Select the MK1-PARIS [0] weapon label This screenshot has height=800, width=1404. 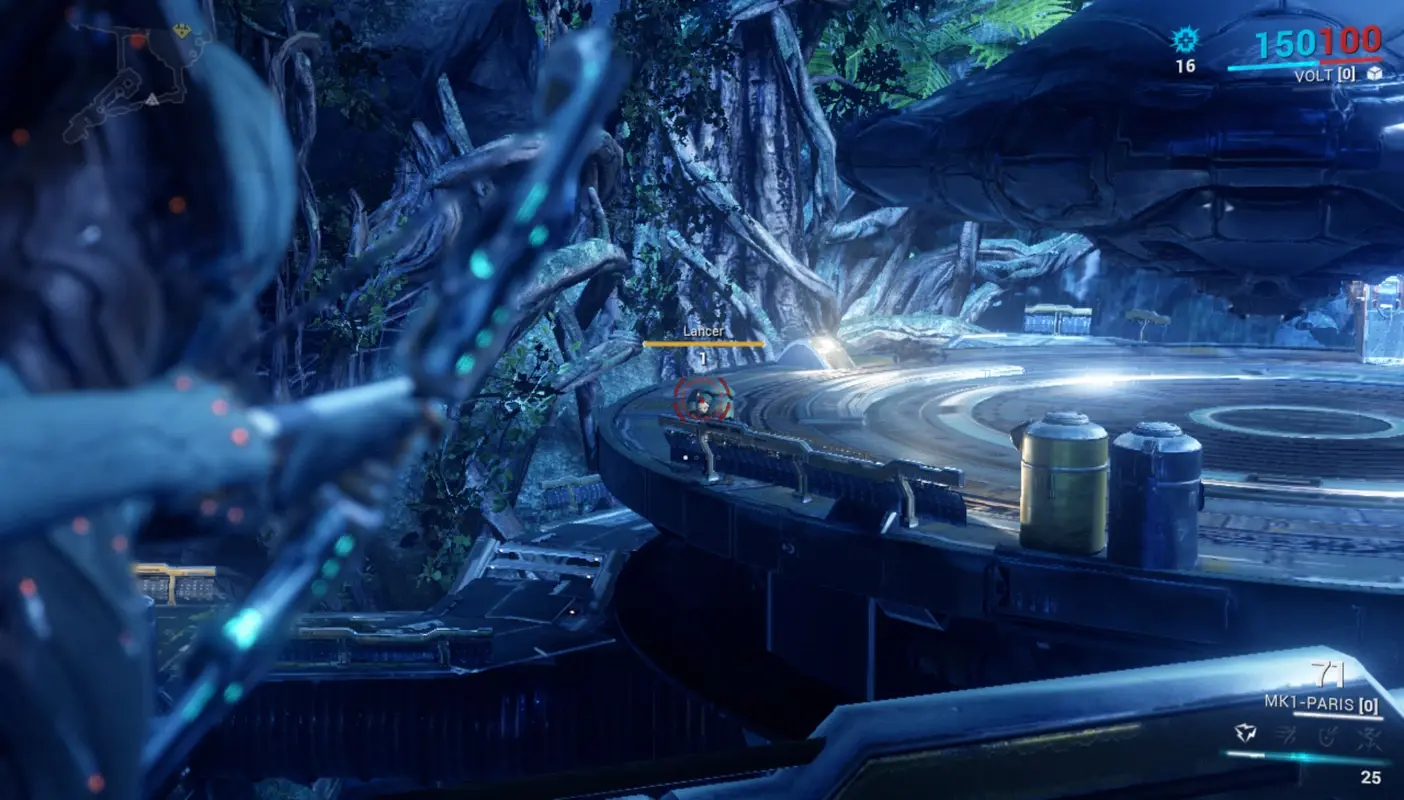[1322, 702]
